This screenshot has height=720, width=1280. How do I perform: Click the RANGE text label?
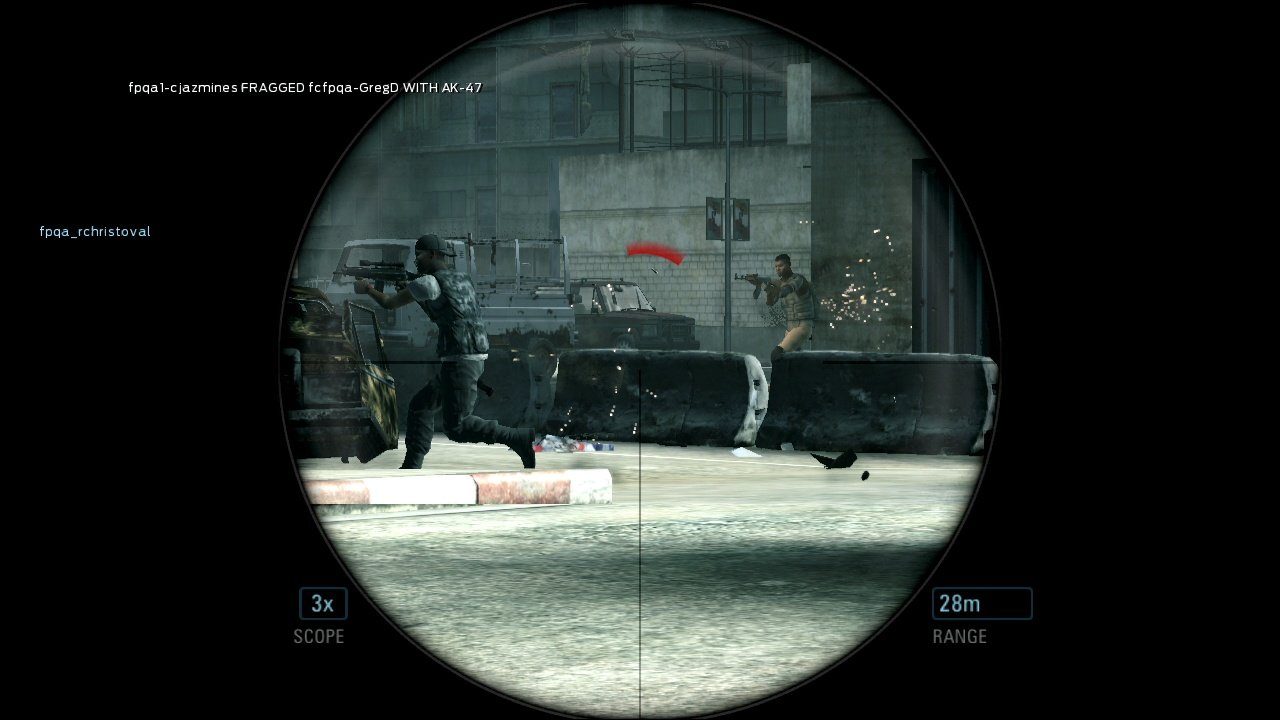pos(959,636)
